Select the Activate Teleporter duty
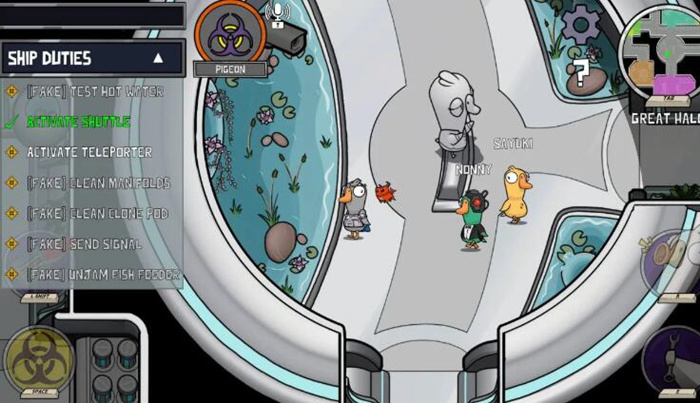 [89, 152]
